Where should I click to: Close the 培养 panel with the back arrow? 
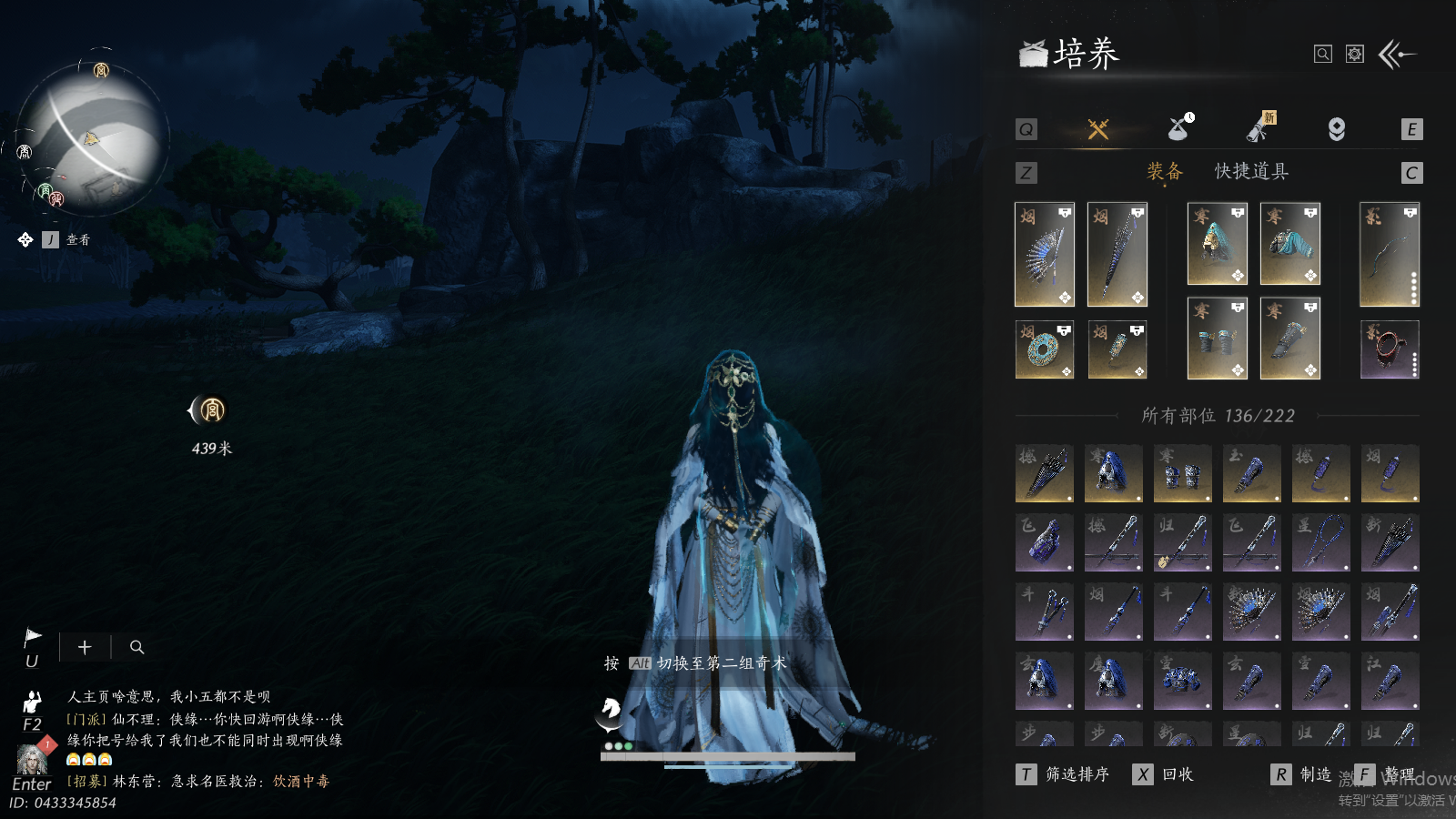1397,55
